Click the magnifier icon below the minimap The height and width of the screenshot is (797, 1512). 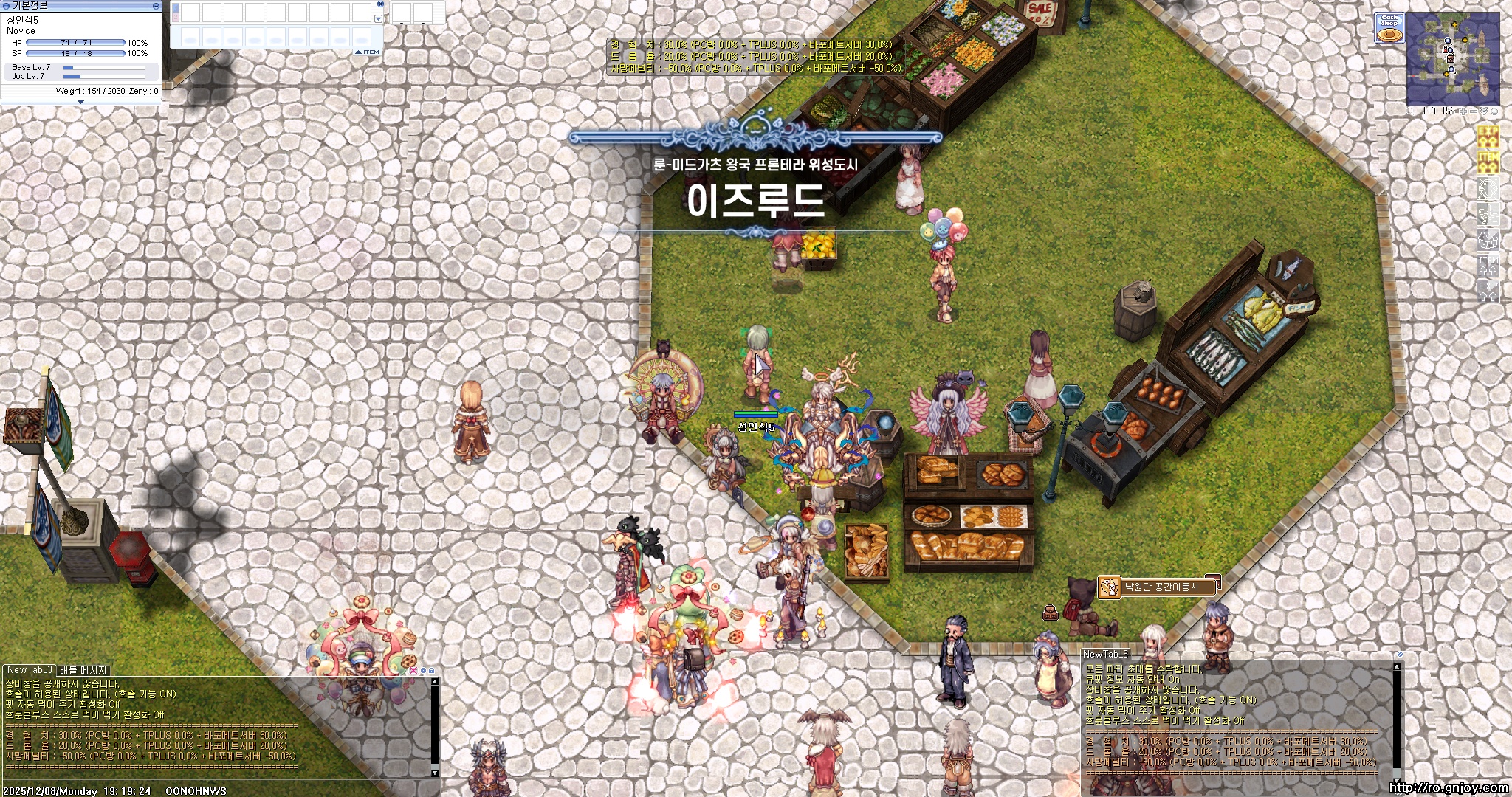coord(1410,111)
